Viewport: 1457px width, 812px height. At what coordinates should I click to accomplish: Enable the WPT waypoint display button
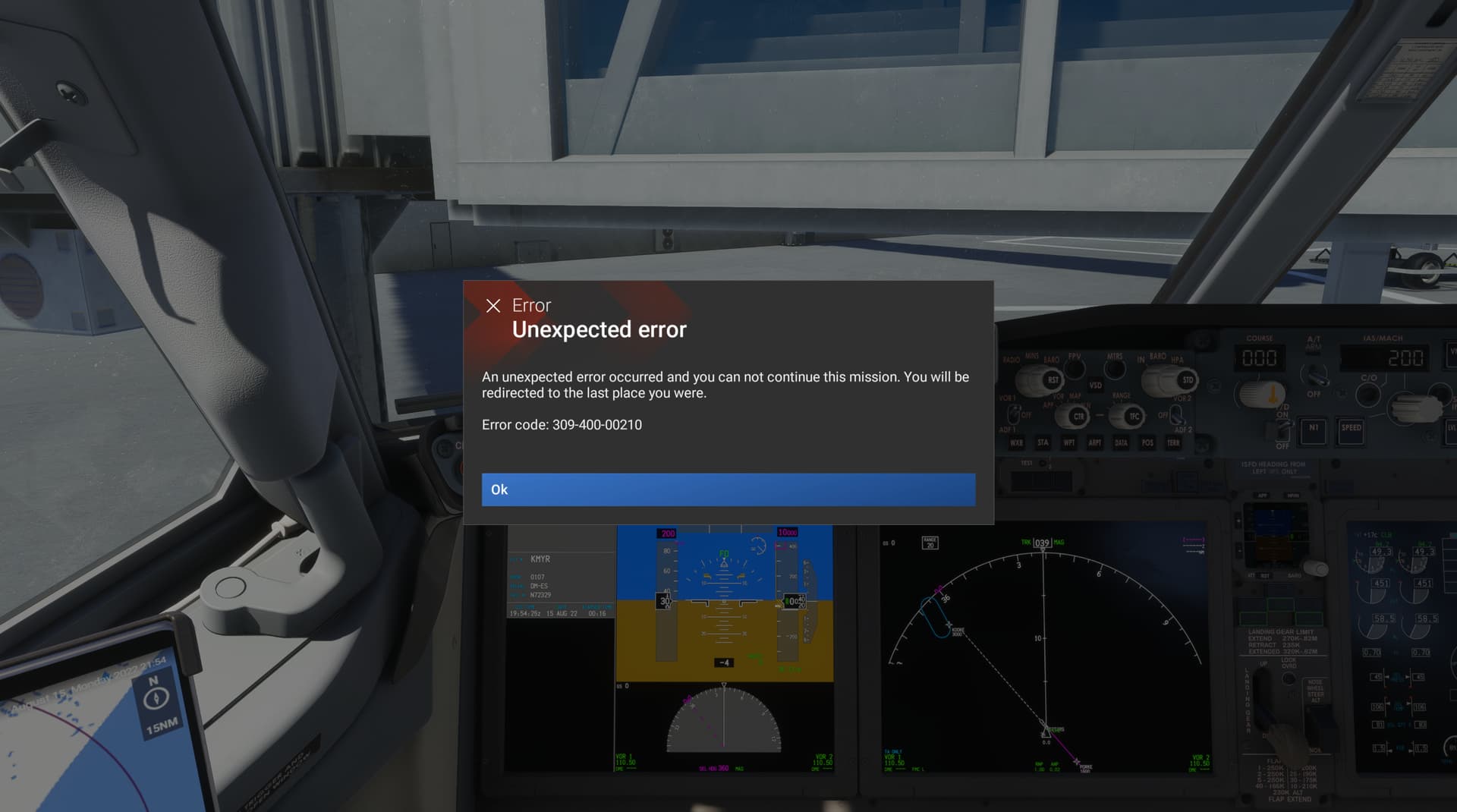(x=1070, y=443)
